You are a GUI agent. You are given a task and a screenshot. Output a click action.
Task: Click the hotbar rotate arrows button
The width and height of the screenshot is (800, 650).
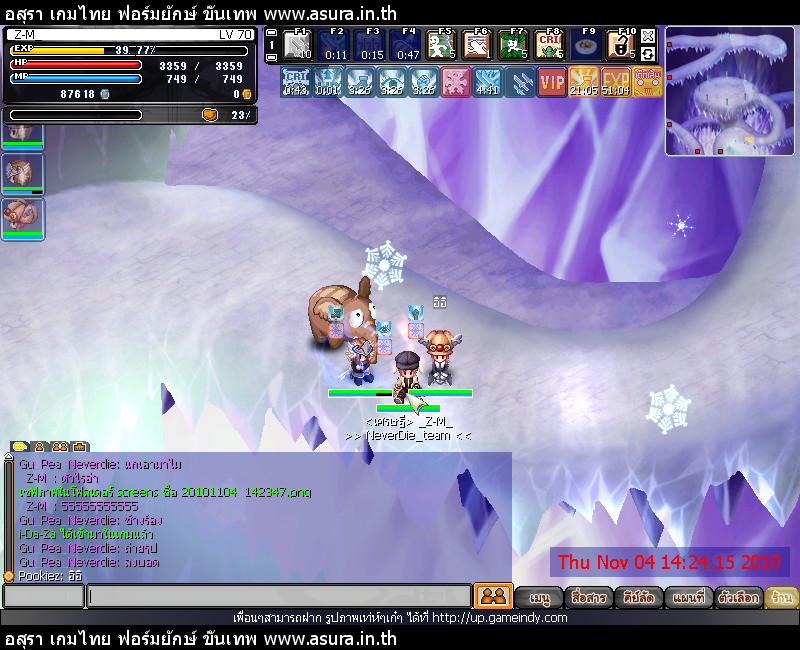(648, 52)
